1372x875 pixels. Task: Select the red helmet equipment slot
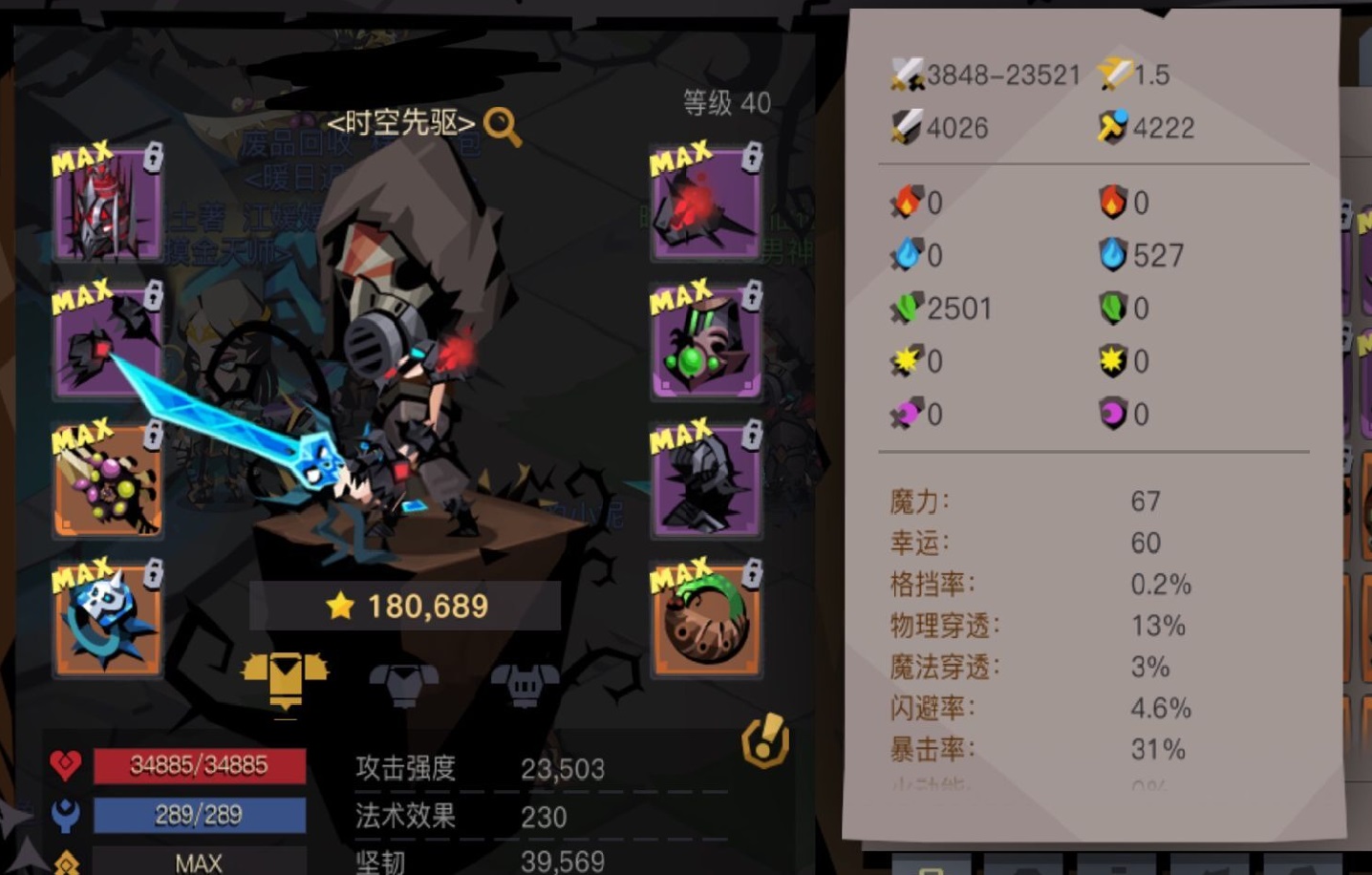[105, 203]
